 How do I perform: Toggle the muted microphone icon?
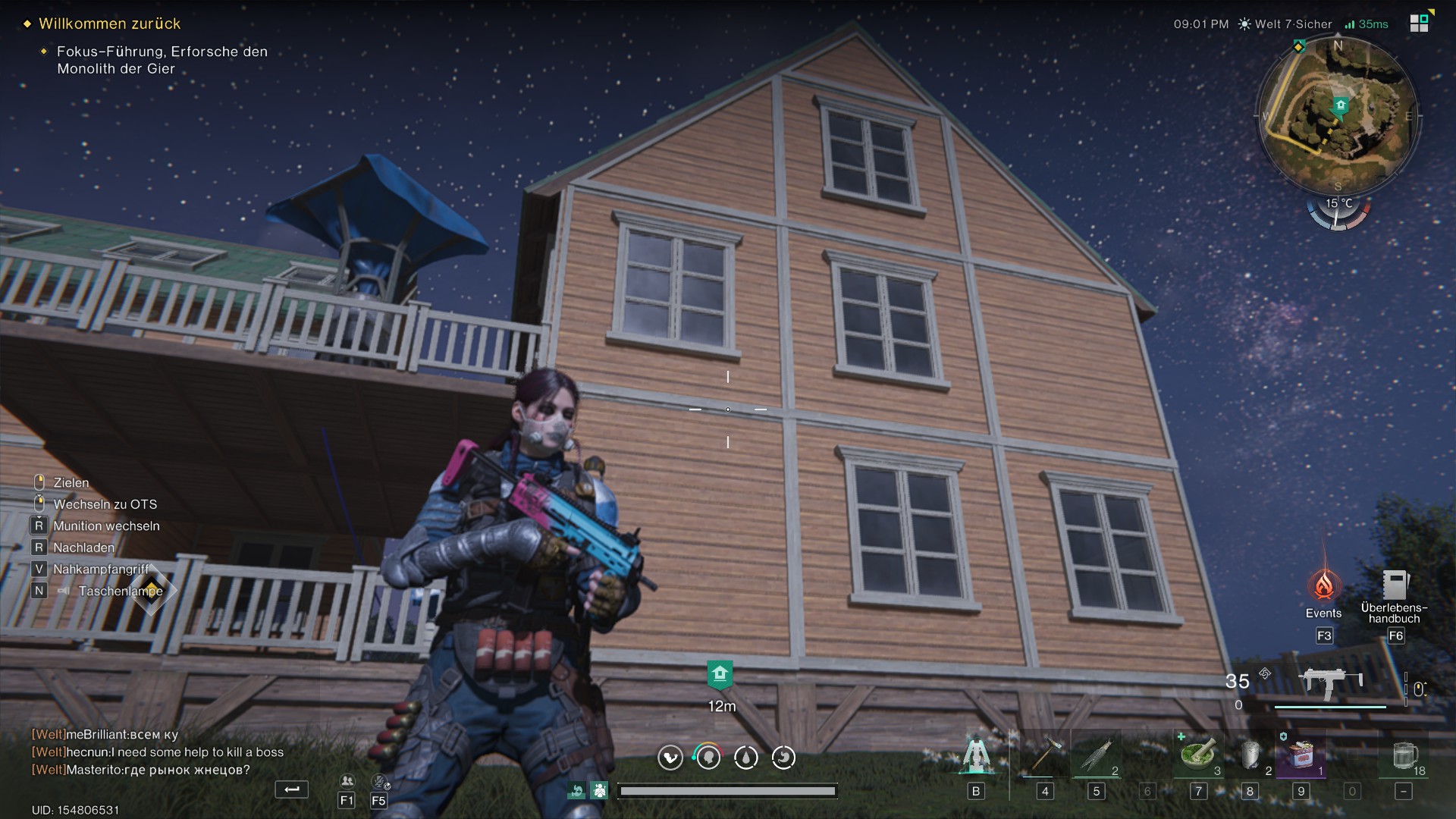[x=379, y=782]
